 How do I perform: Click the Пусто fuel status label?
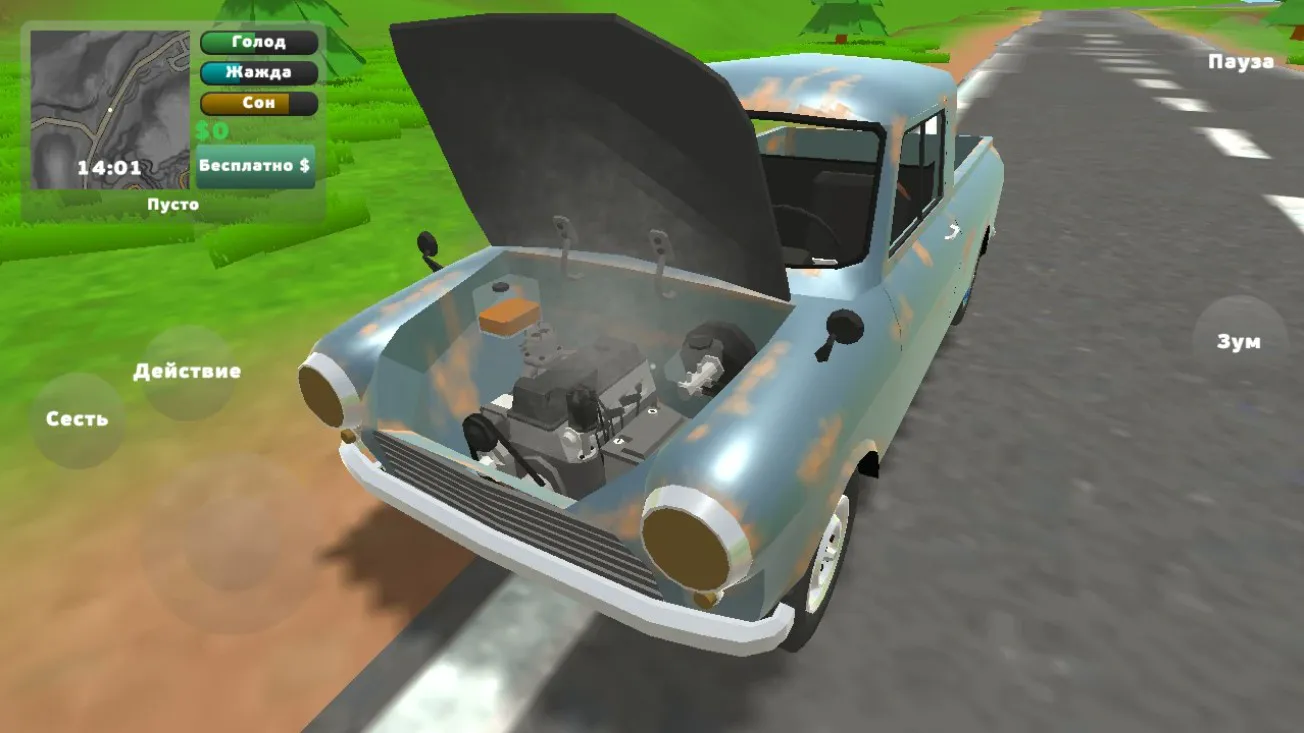click(x=172, y=203)
